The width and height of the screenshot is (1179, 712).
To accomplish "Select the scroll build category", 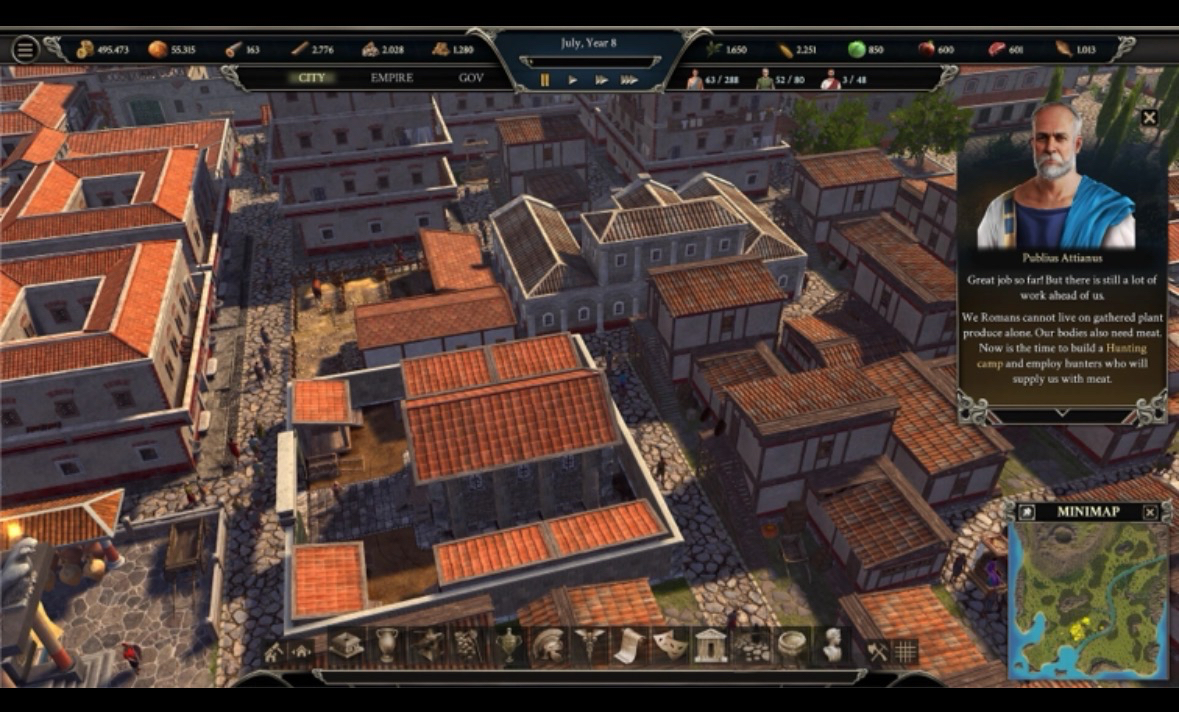I will [627, 646].
